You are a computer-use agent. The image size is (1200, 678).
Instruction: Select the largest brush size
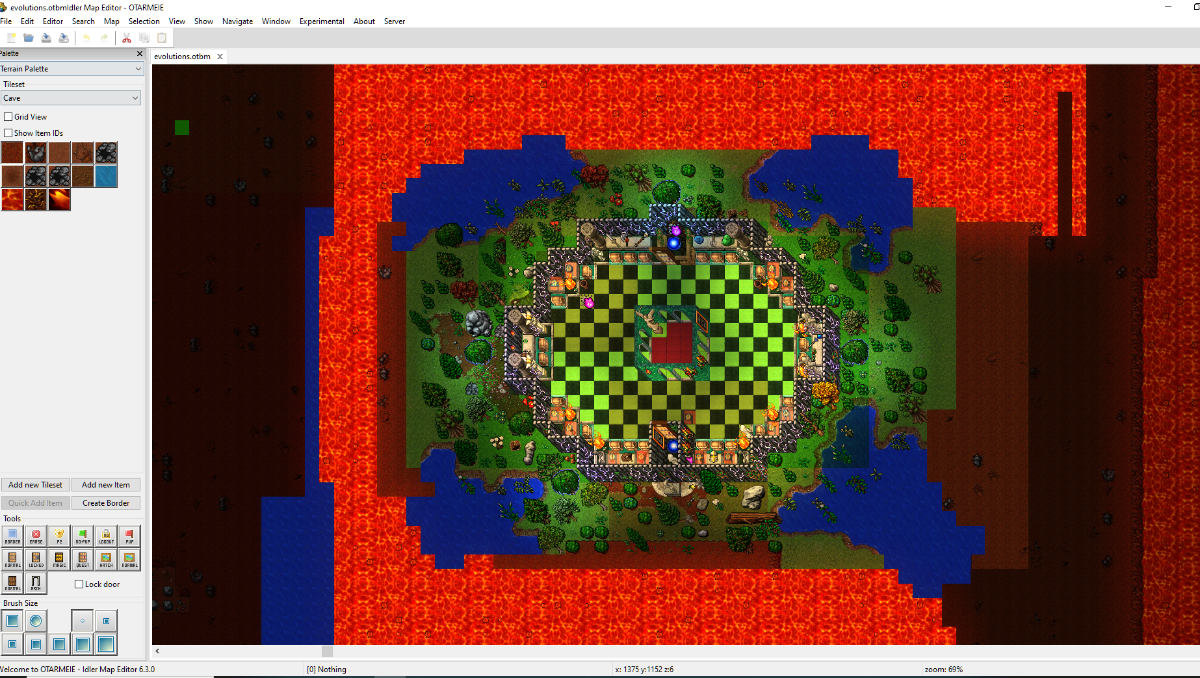point(105,644)
